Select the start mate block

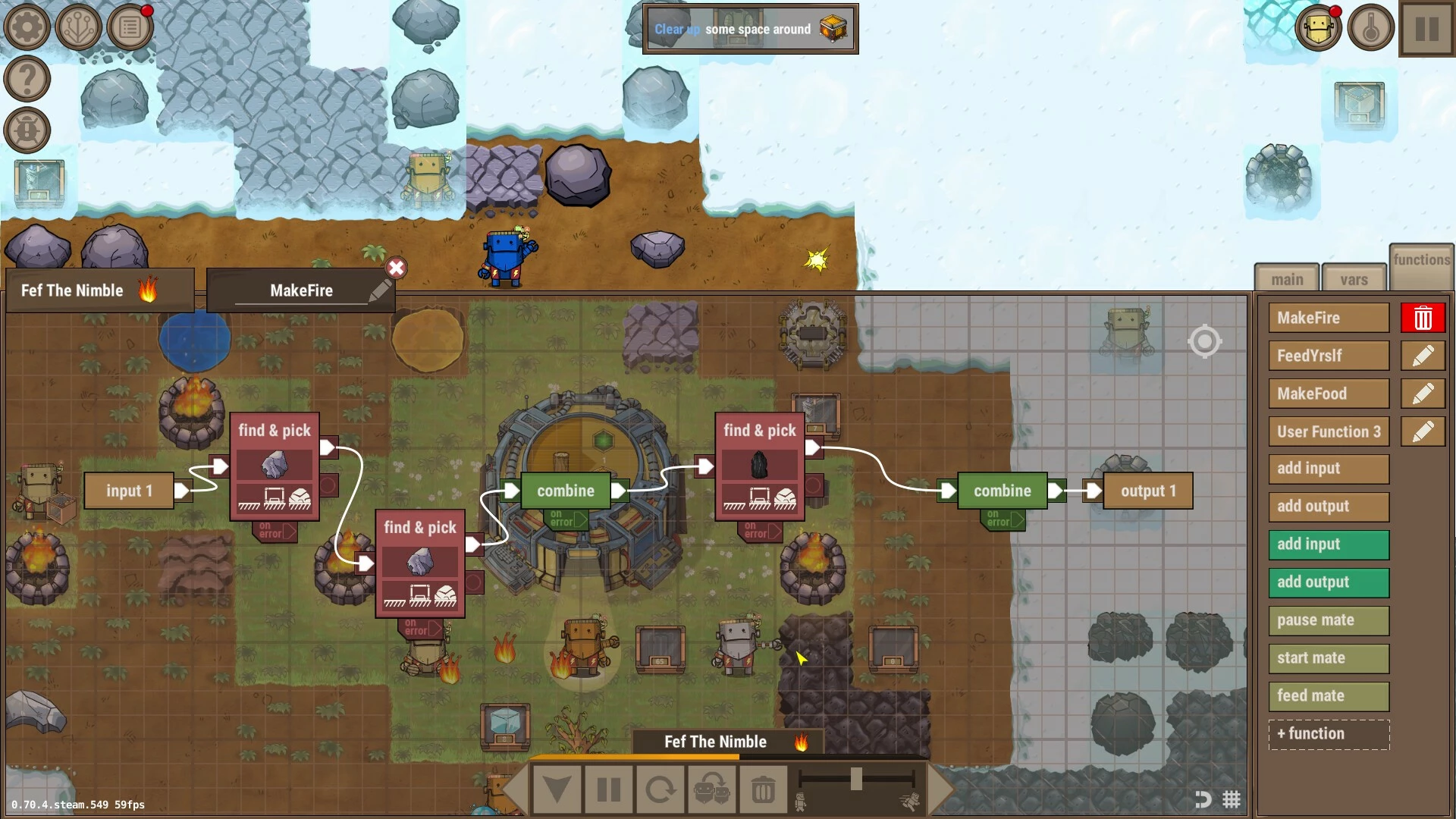click(1329, 658)
